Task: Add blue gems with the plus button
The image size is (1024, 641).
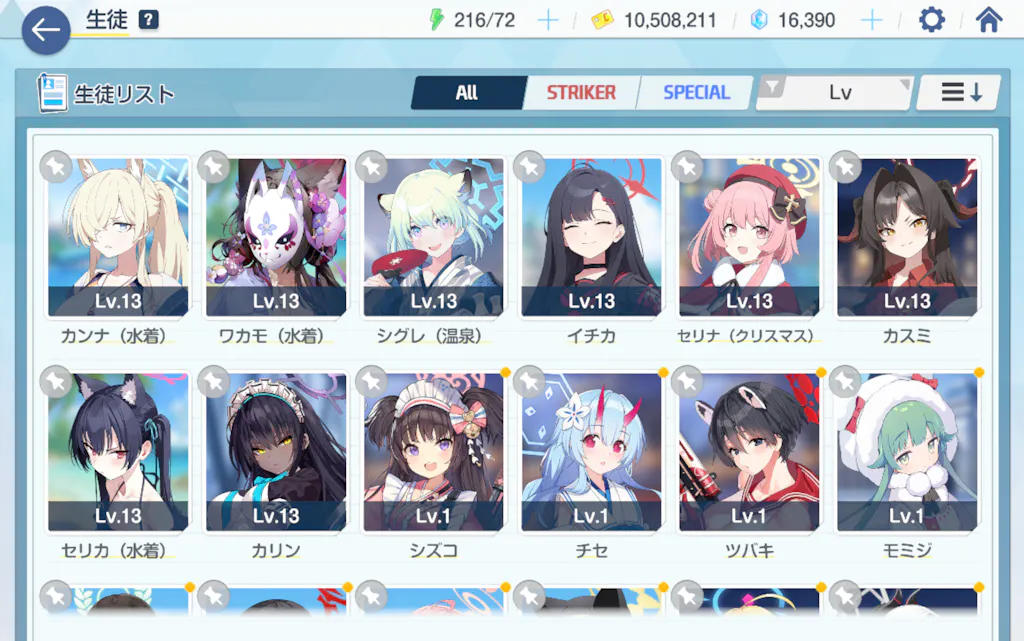Action: click(872, 20)
